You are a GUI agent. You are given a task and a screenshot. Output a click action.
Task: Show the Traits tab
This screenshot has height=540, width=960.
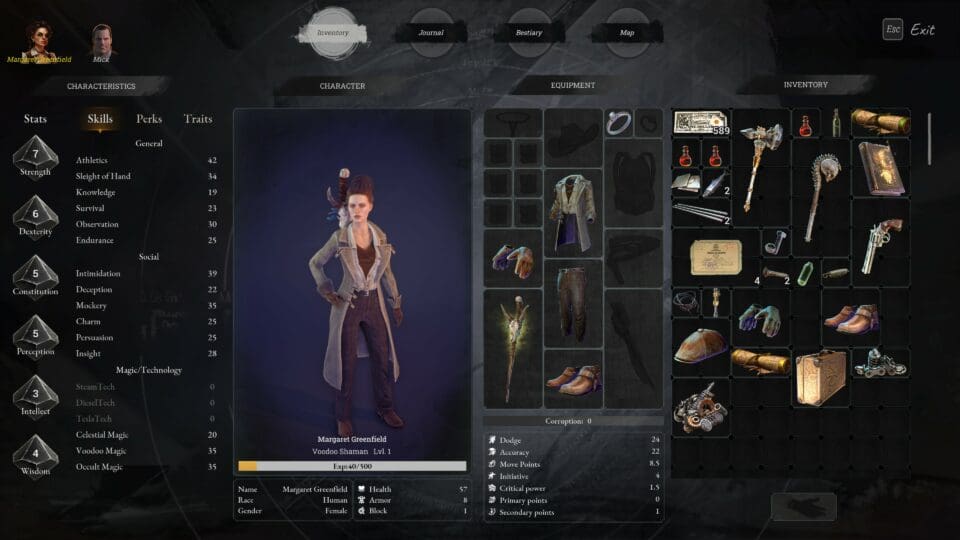(198, 119)
